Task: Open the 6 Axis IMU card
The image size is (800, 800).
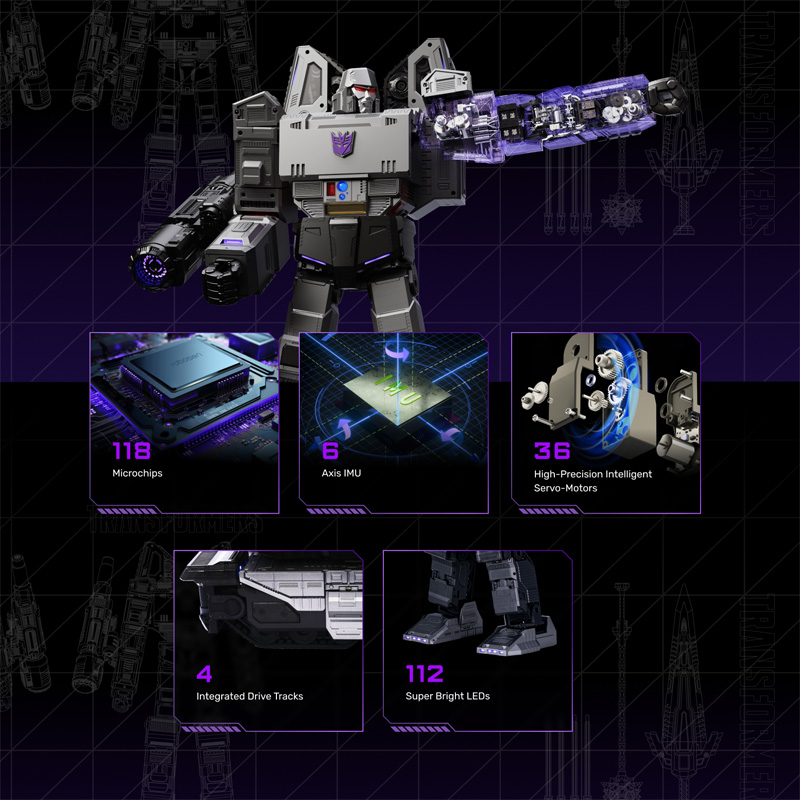Action: click(394, 422)
